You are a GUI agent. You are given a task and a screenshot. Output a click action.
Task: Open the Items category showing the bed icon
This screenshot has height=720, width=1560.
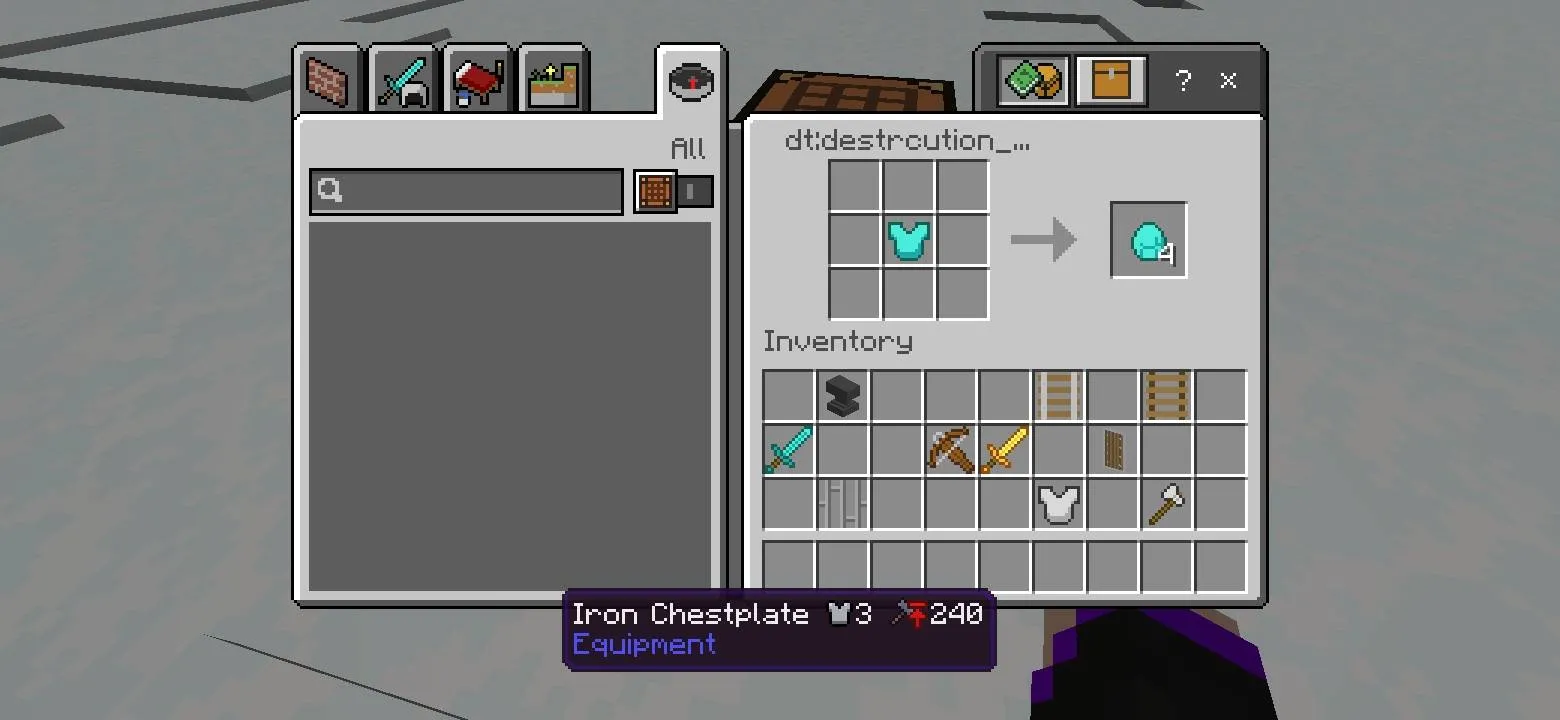pyautogui.click(x=477, y=80)
